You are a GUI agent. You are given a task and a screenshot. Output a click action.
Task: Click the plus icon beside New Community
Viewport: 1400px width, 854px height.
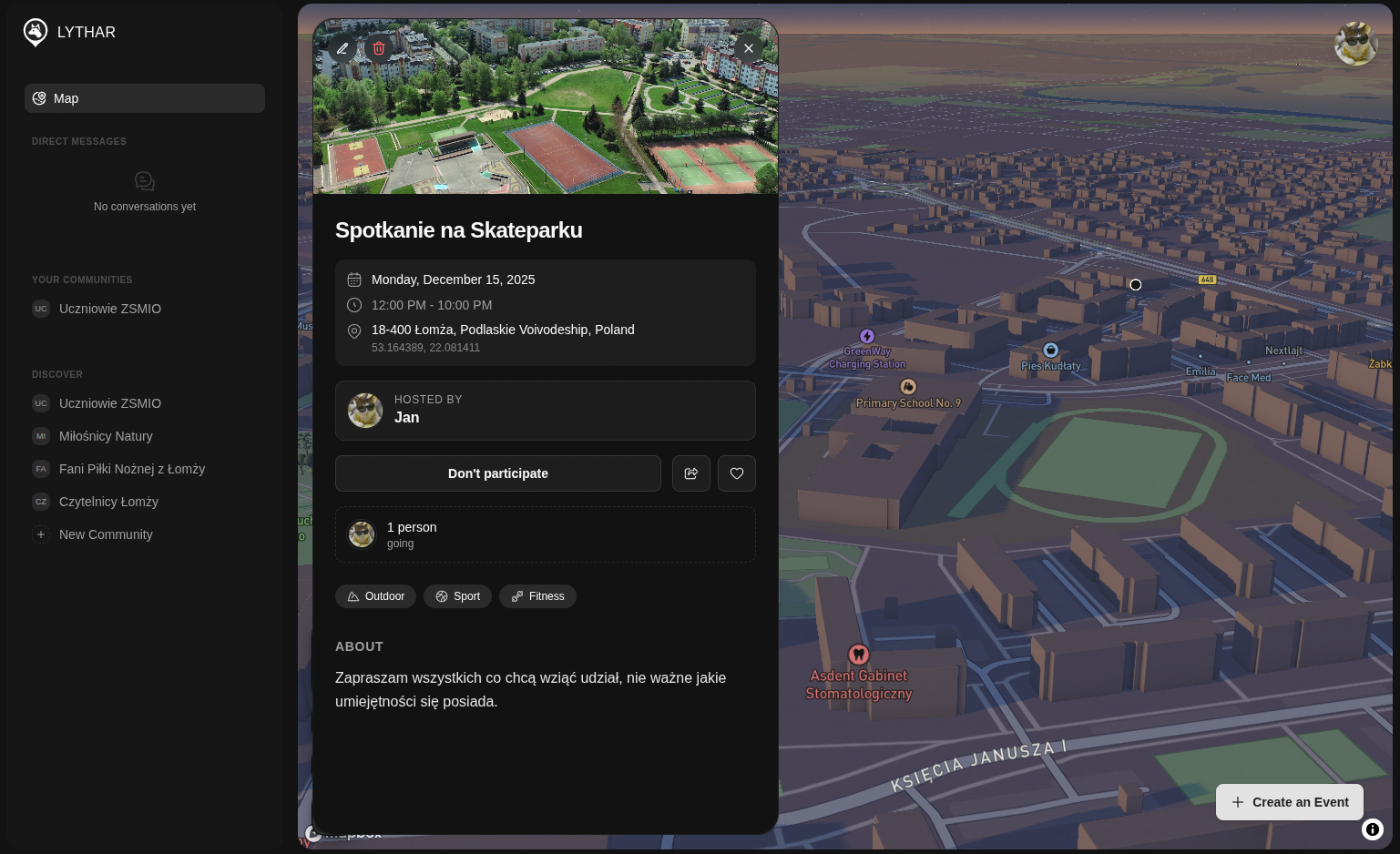[41, 534]
